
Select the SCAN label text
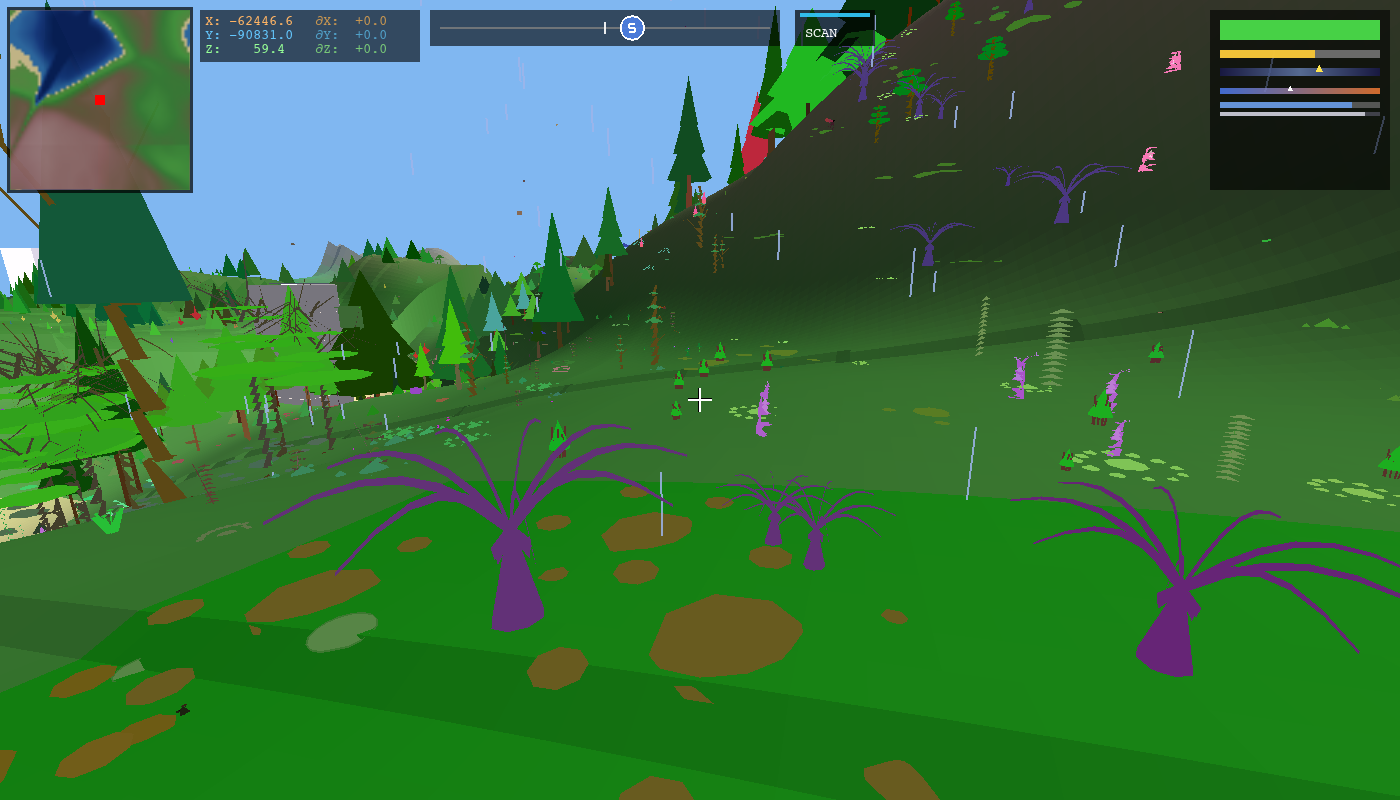point(823,31)
